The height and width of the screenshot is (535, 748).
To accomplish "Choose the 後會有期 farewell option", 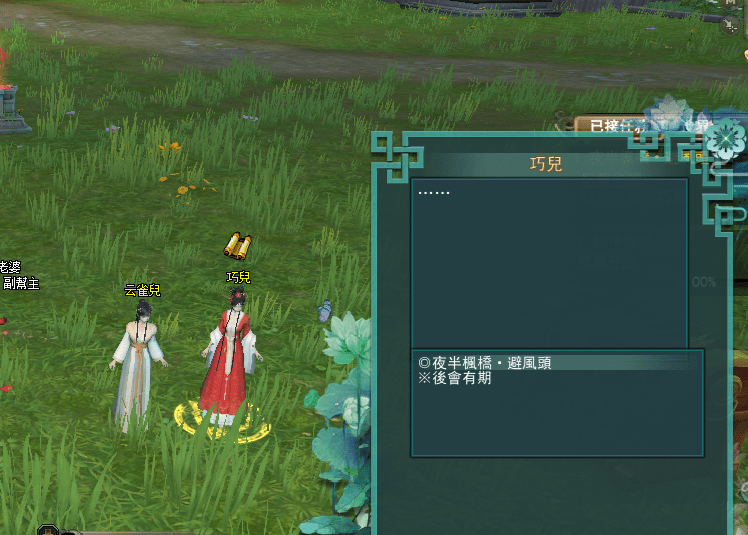I will 455,379.
